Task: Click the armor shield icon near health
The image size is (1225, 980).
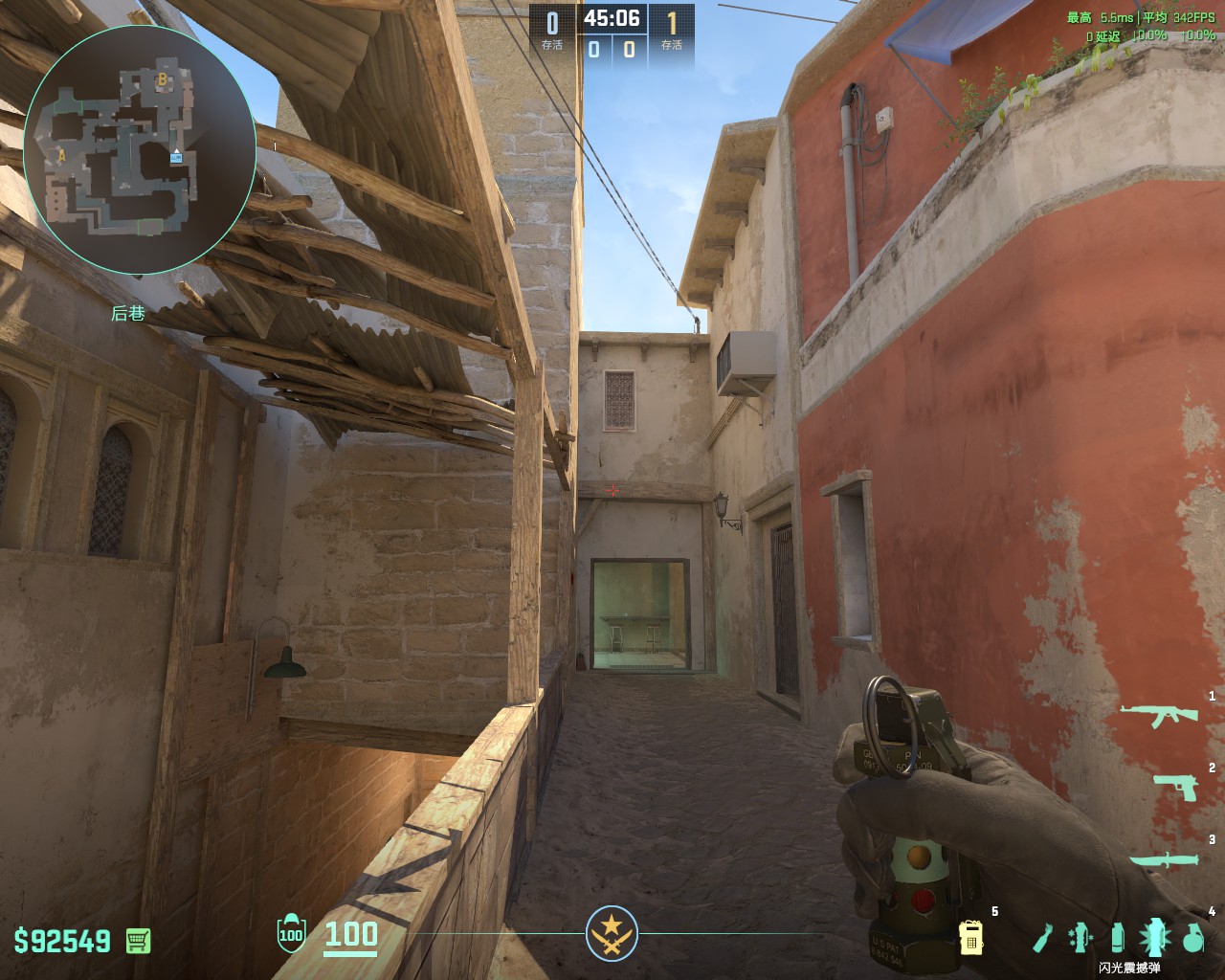Action: coord(289,935)
